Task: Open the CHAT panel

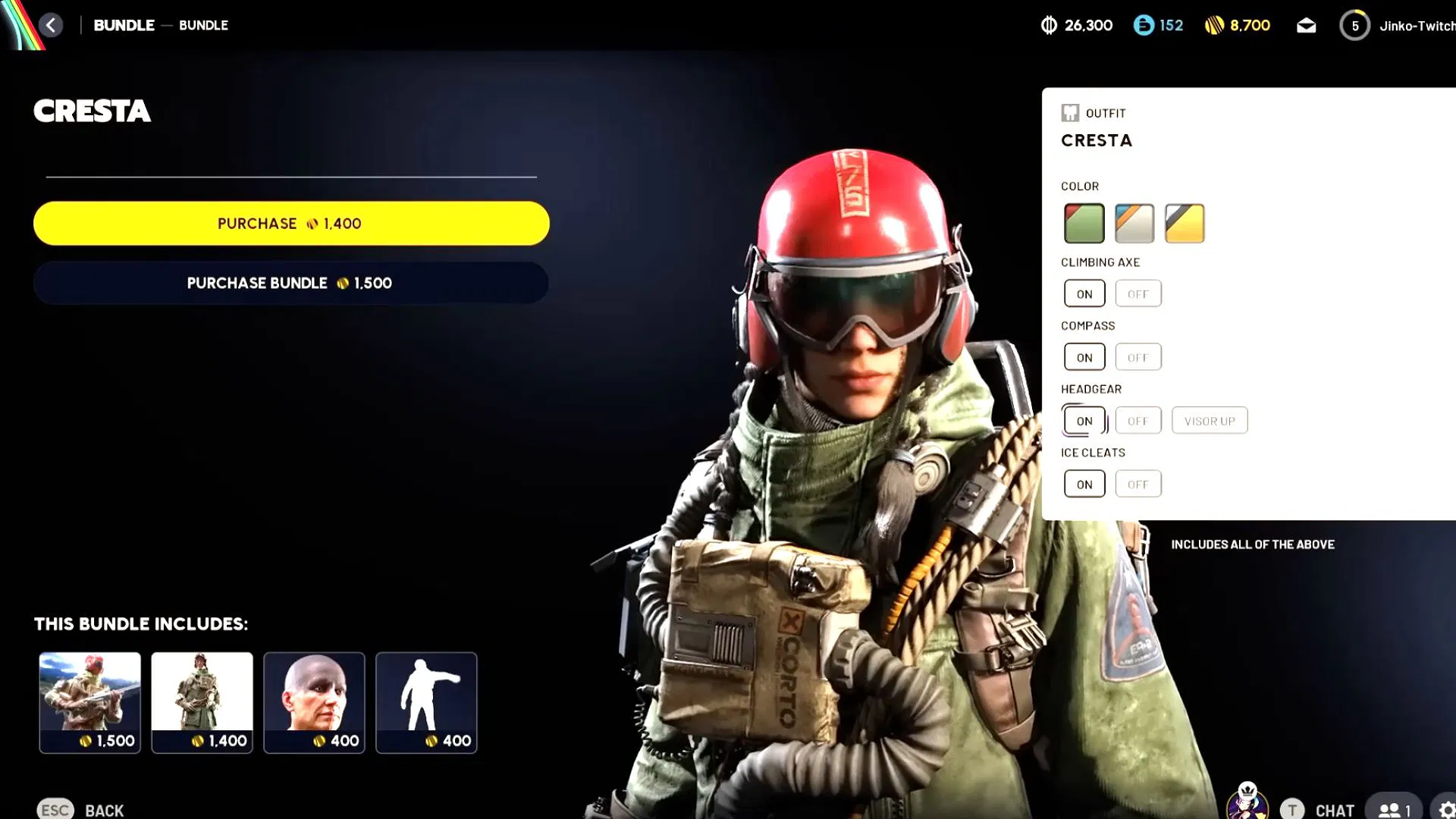Action: click(1333, 808)
